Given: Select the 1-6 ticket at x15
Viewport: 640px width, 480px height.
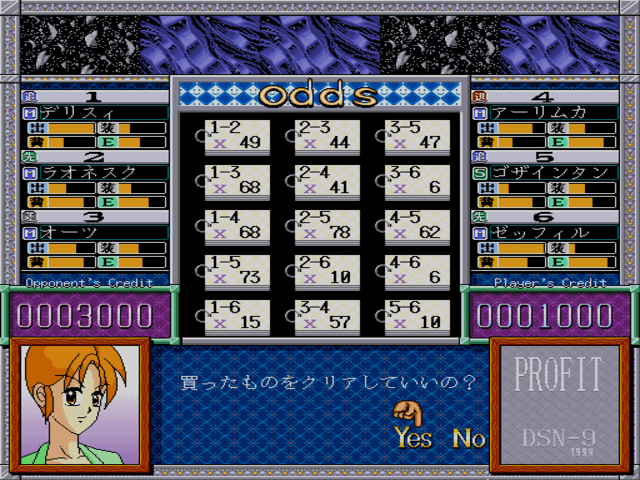Looking at the screenshot, I should [235, 315].
